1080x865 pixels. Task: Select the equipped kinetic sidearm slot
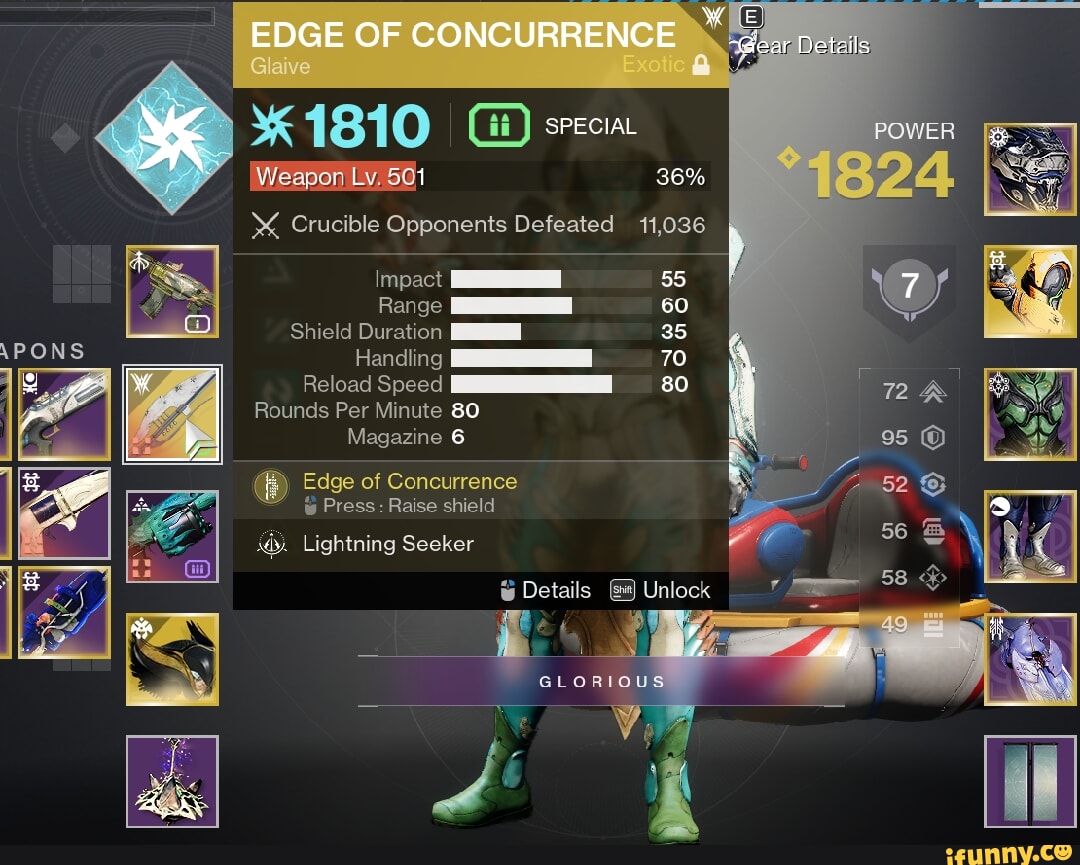[x=172, y=291]
